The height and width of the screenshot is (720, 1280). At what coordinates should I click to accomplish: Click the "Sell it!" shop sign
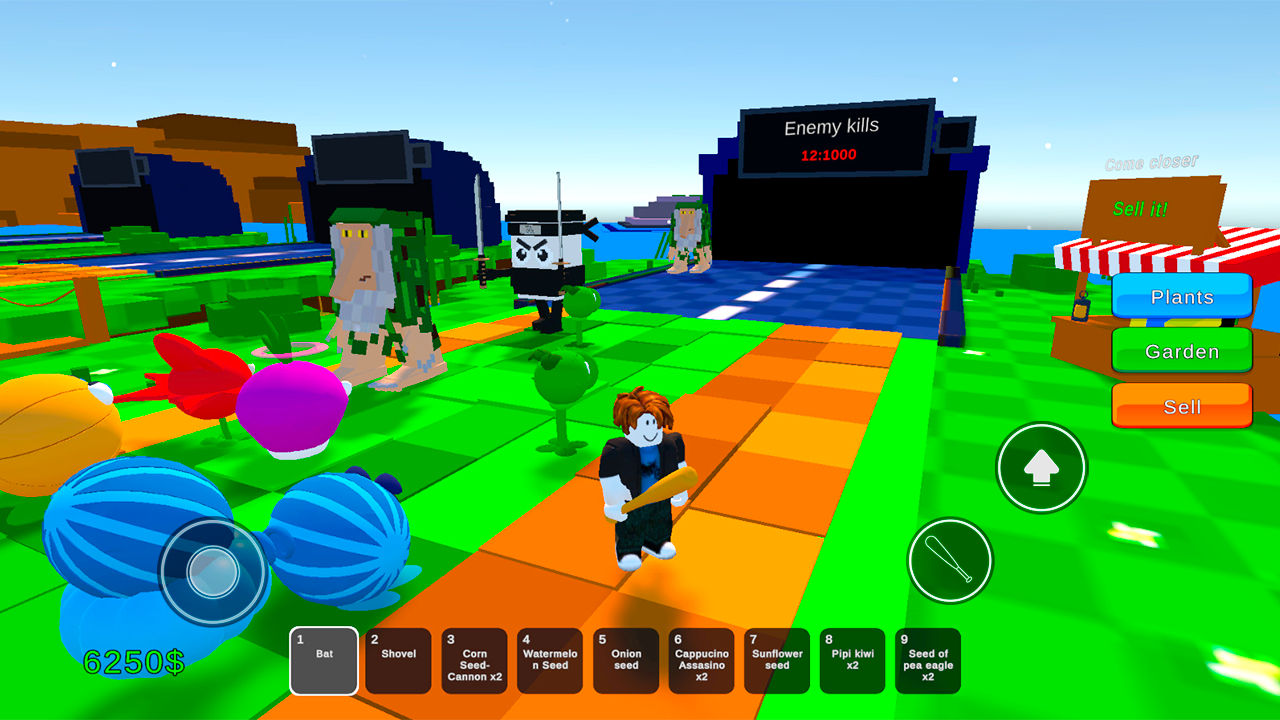tap(1140, 210)
